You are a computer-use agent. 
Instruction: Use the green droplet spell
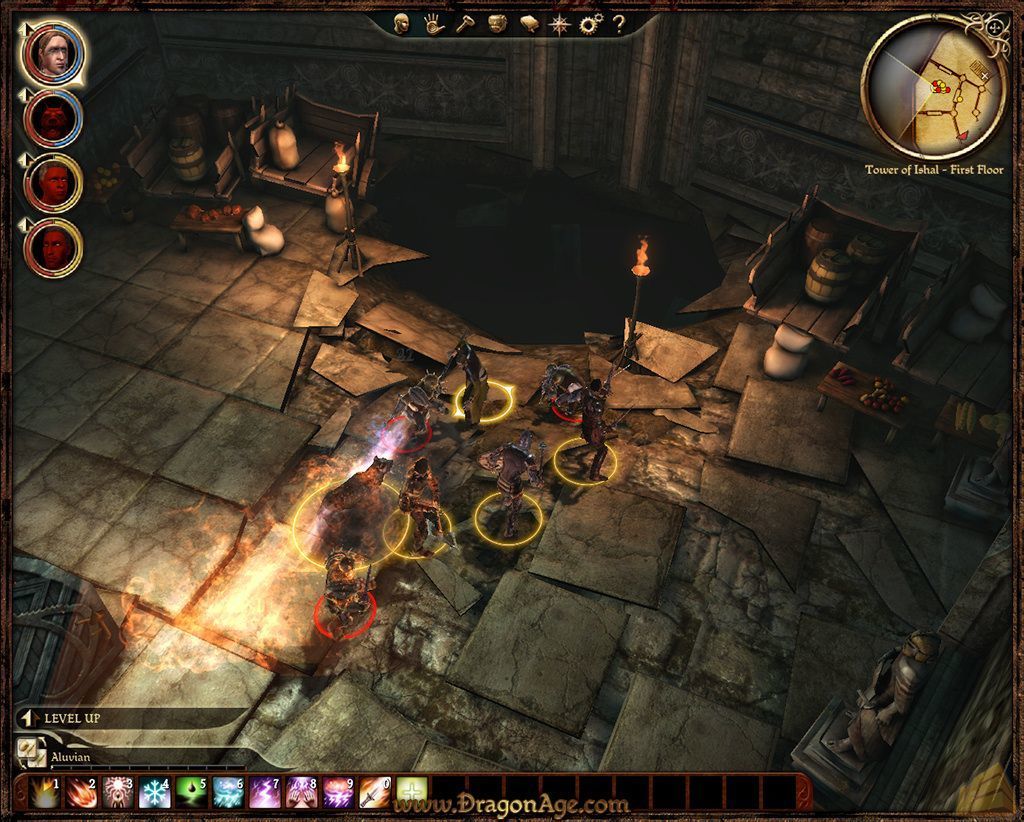coord(190,793)
